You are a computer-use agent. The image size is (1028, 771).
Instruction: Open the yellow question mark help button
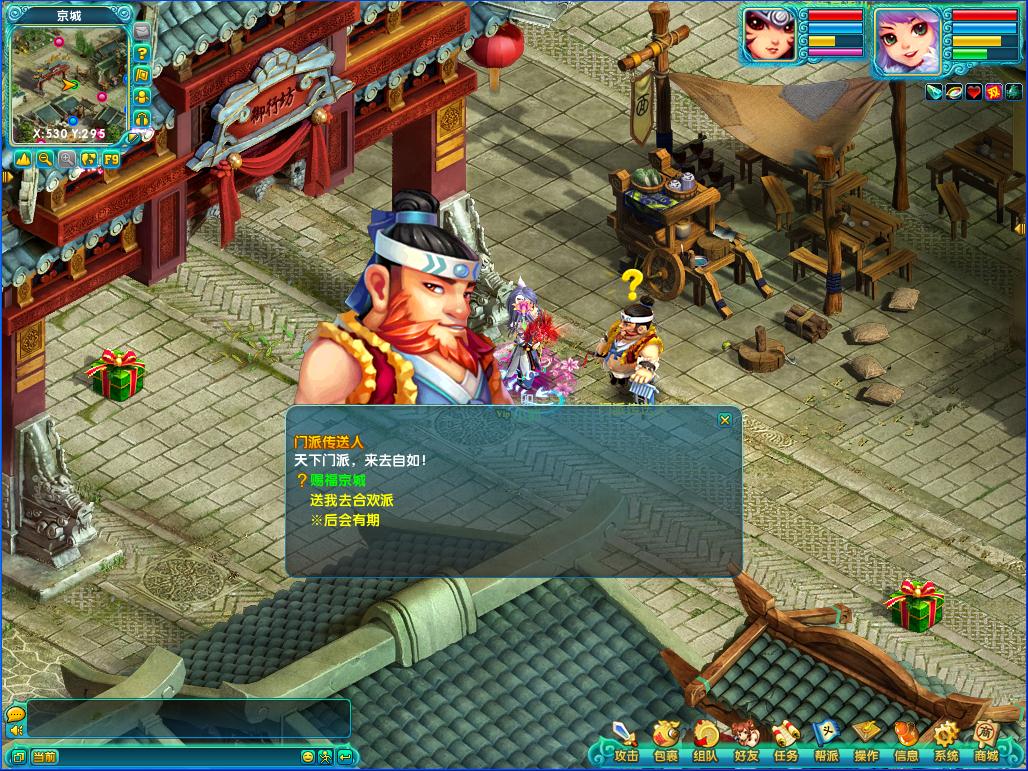pos(142,53)
